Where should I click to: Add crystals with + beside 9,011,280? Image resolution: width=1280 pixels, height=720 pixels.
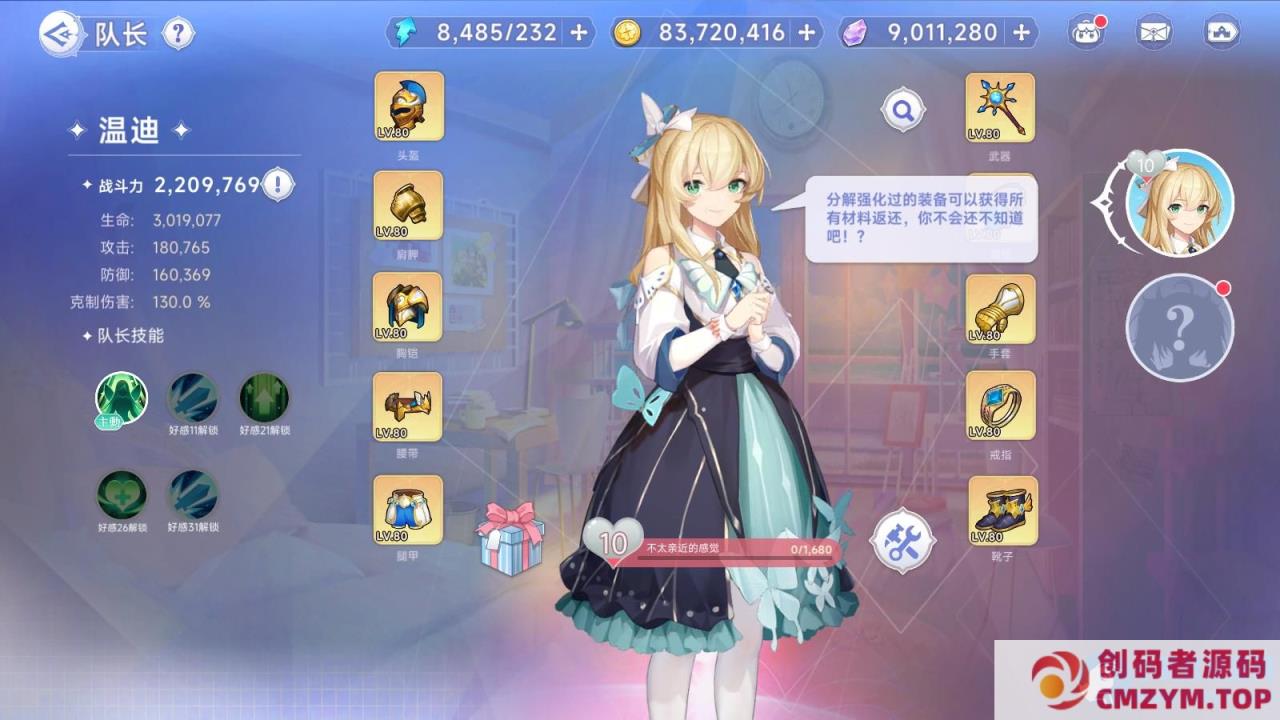tap(1021, 32)
